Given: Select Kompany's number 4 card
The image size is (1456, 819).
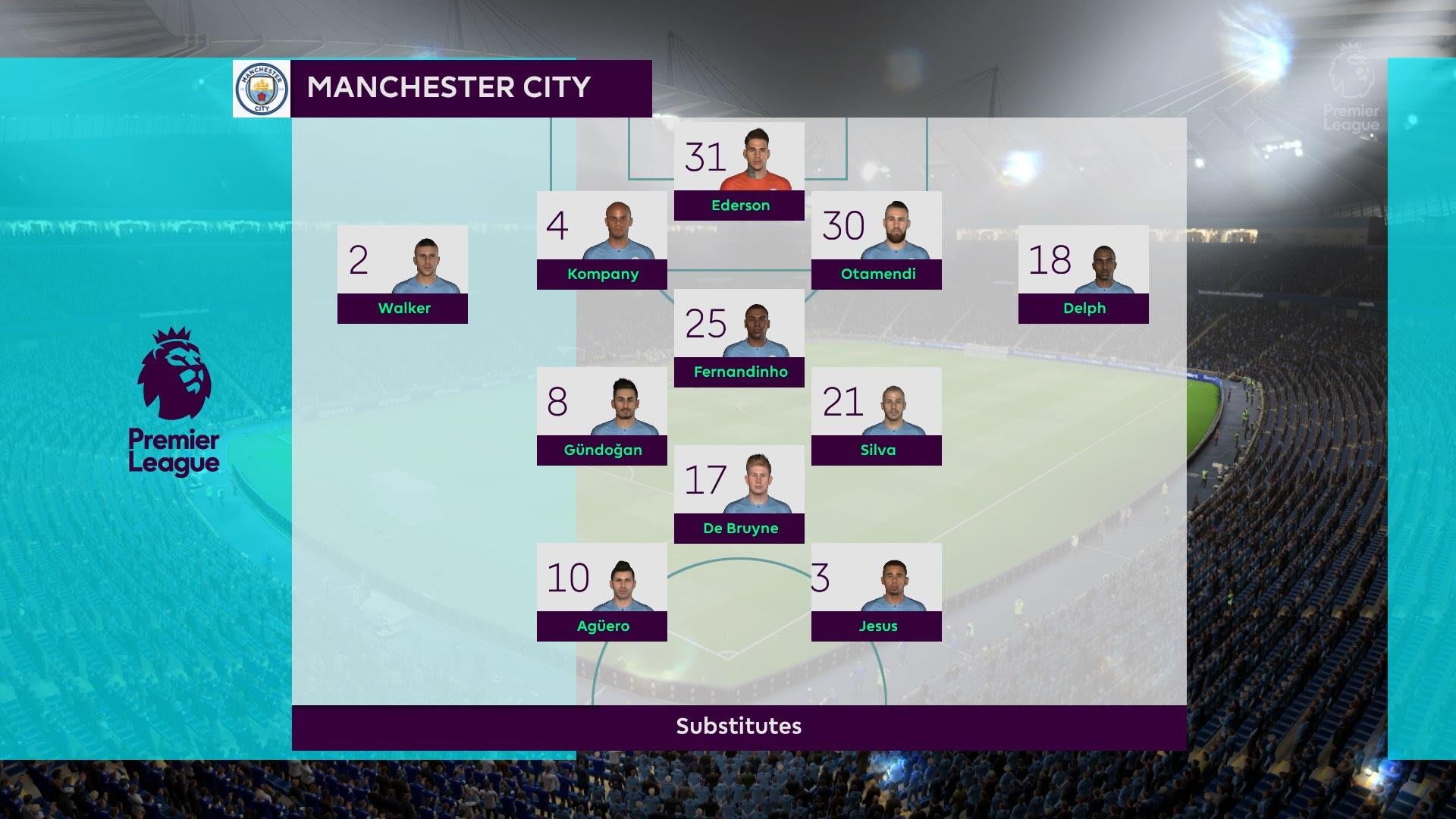Looking at the screenshot, I should (601, 240).
